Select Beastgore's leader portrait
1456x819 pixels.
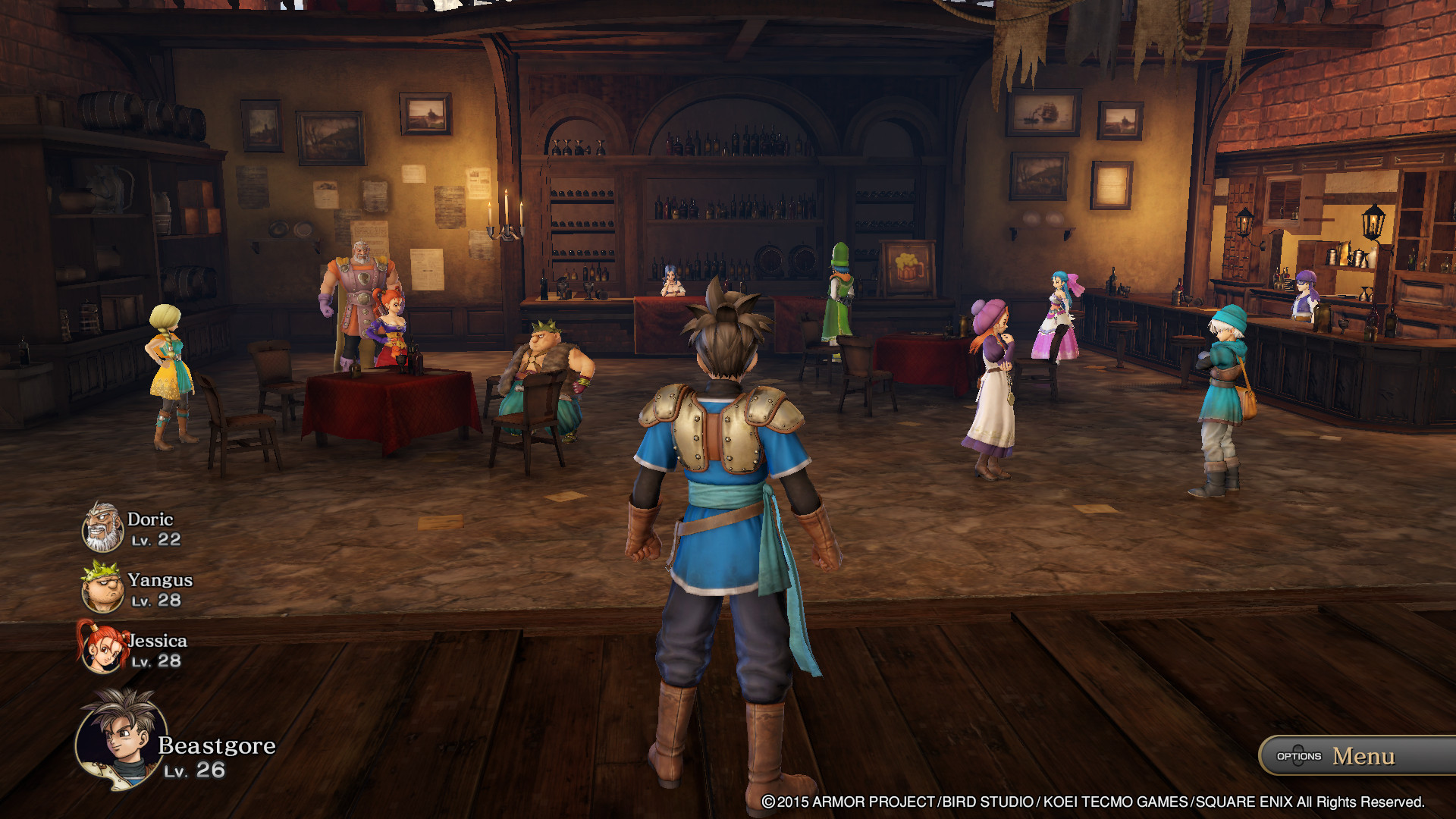coord(121,739)
